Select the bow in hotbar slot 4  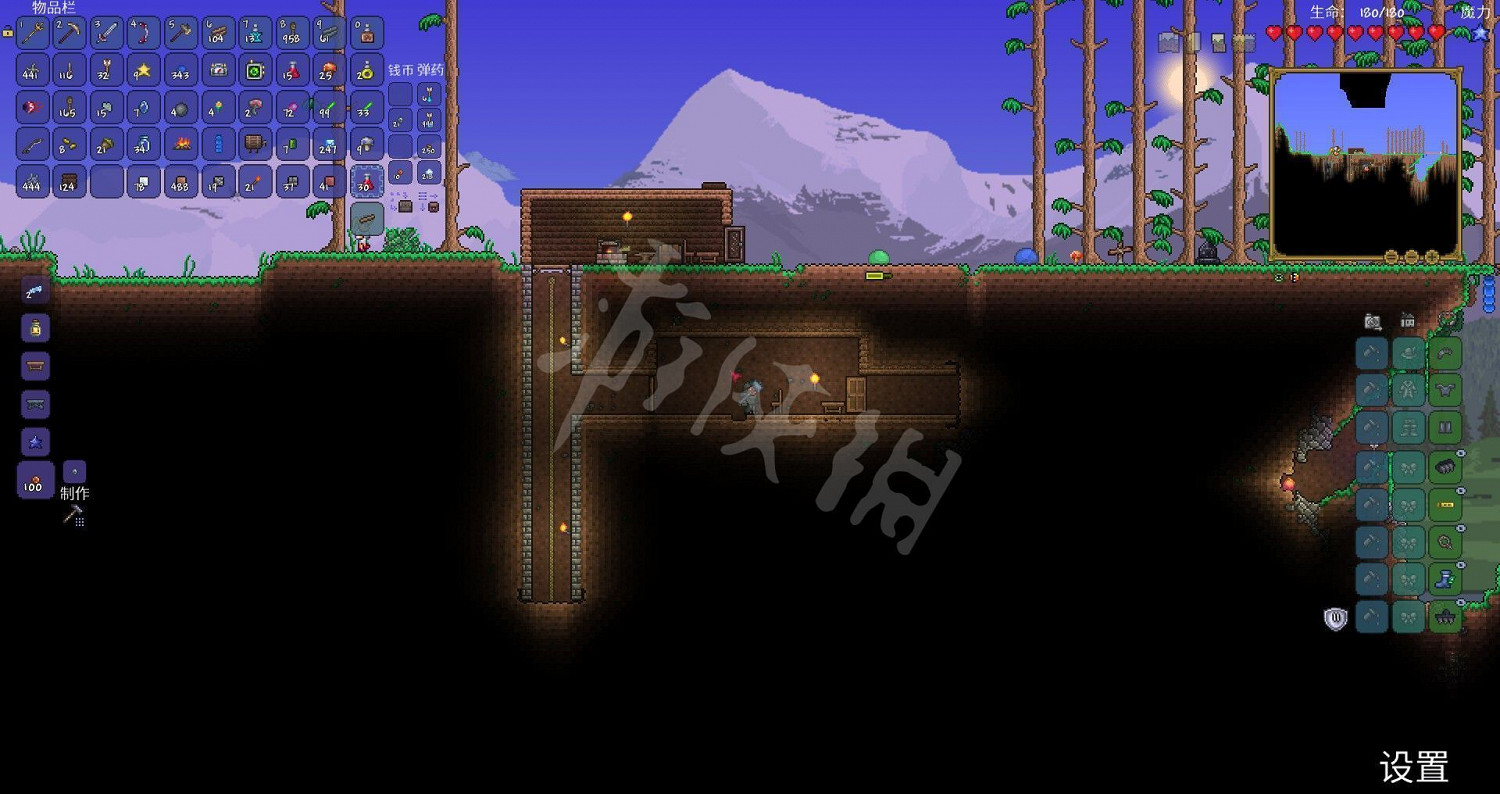(x=143, y=32)
